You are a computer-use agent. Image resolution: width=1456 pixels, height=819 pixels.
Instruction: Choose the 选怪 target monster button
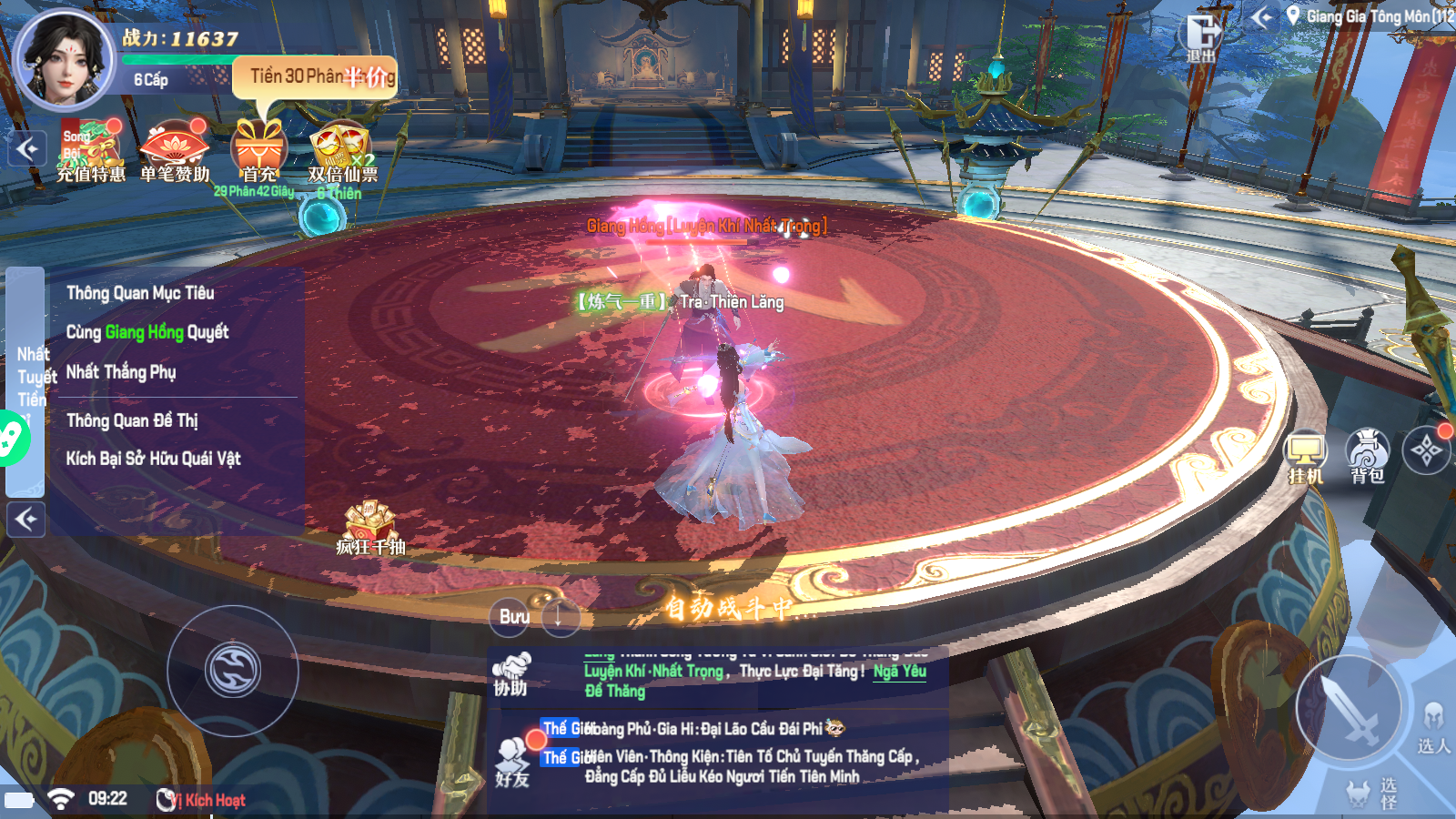(1372, 794)
